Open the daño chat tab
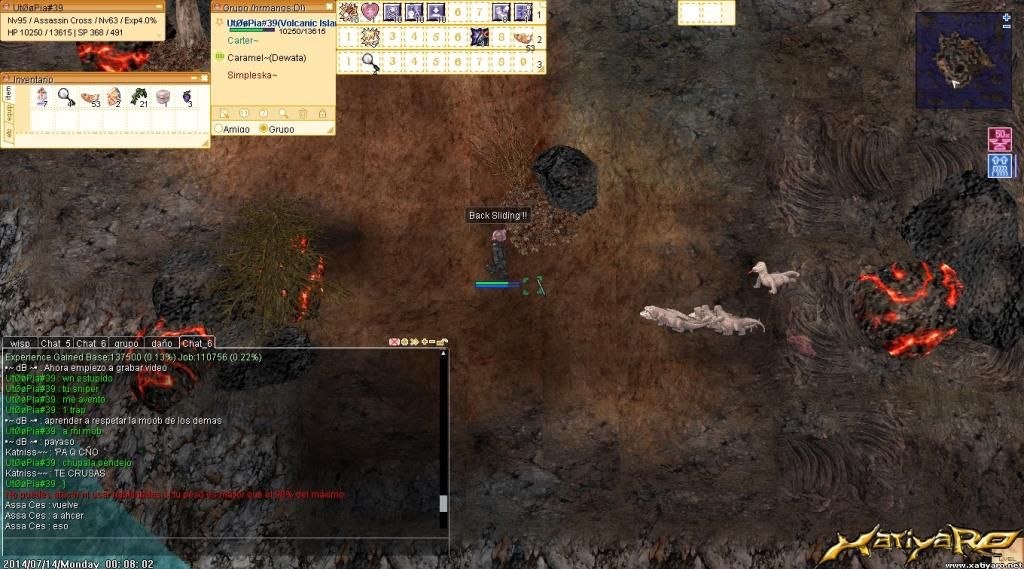This screenshot has width=1024, height=569. click(x=161, y=343)
